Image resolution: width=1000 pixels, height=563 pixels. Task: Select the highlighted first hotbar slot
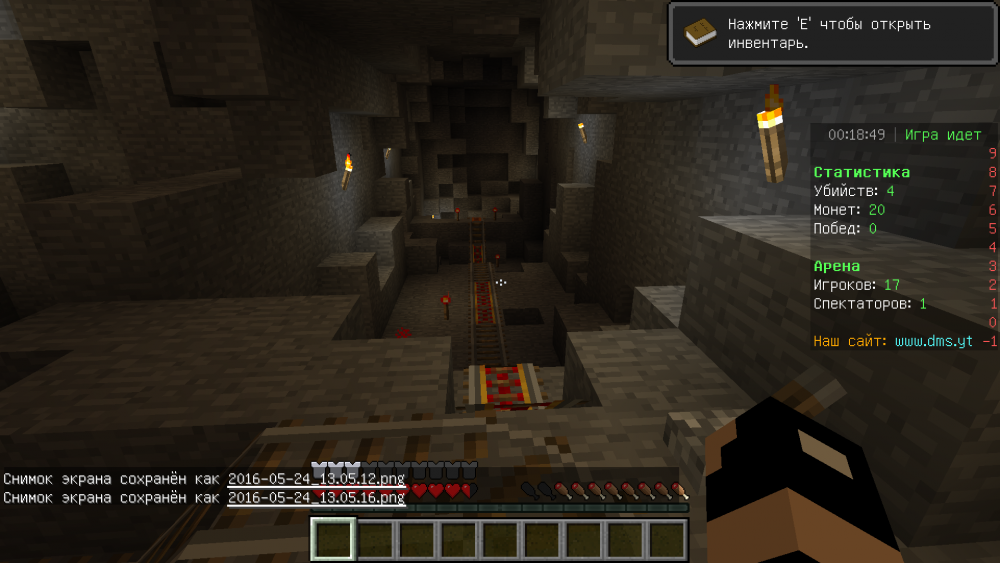[332, 539]
